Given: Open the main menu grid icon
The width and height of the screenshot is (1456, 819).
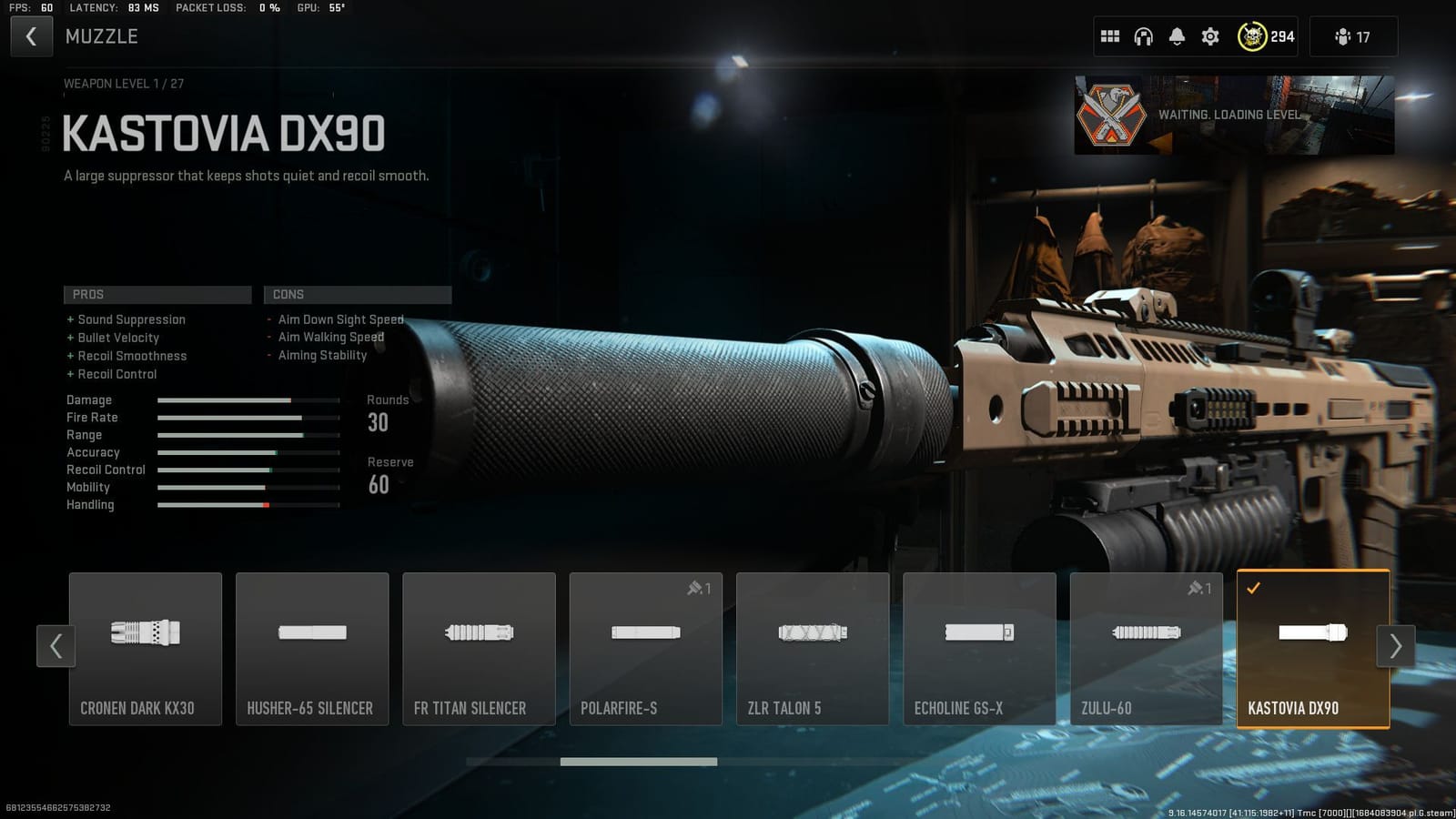Looking at the screenshot, I should tap(1109, 36).
